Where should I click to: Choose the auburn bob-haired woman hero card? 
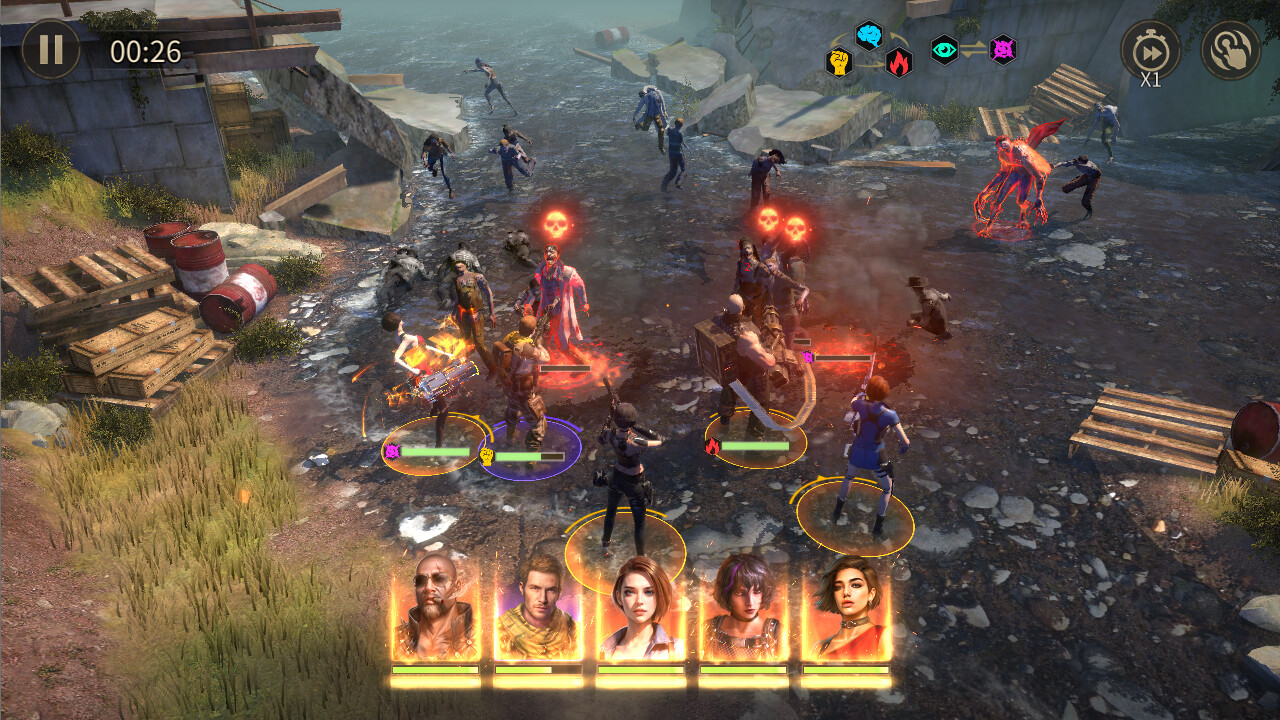[x=641, y=607]
